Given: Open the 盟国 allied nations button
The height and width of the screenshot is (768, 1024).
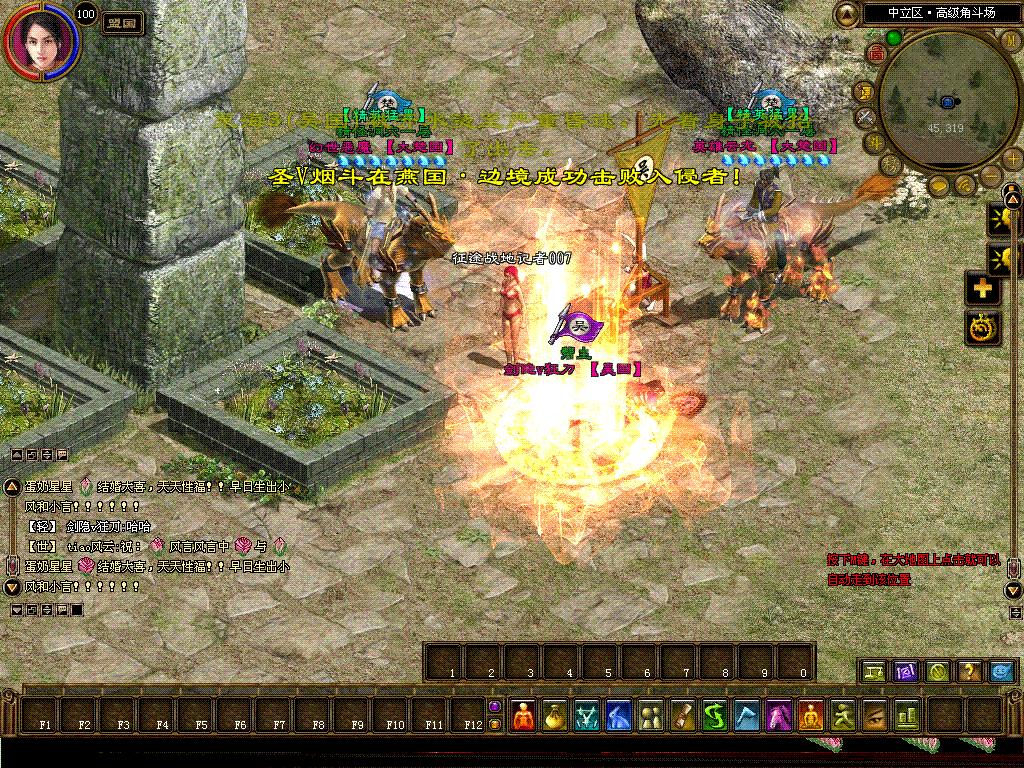Looking at the screenshot, I should coord(123,22).
